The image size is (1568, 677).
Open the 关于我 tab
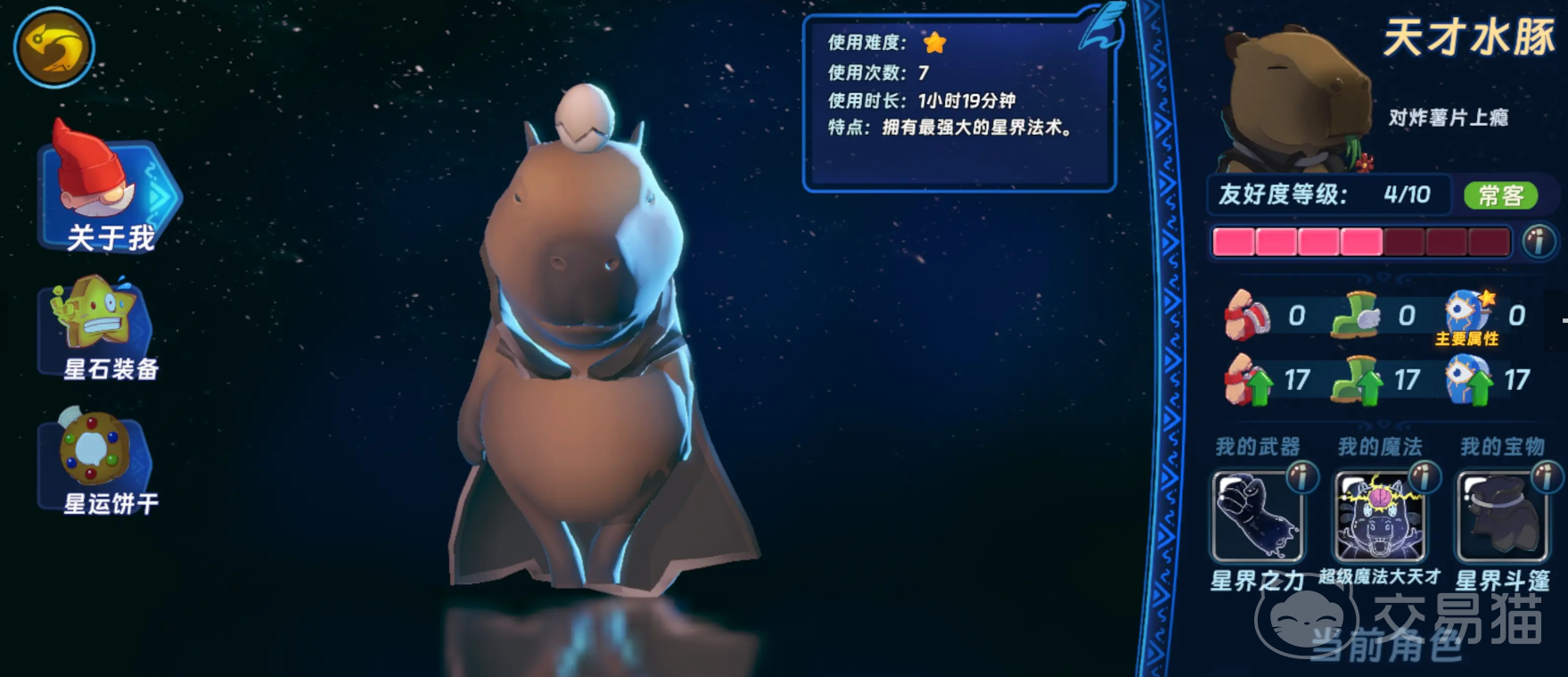[x=109, y=191]
